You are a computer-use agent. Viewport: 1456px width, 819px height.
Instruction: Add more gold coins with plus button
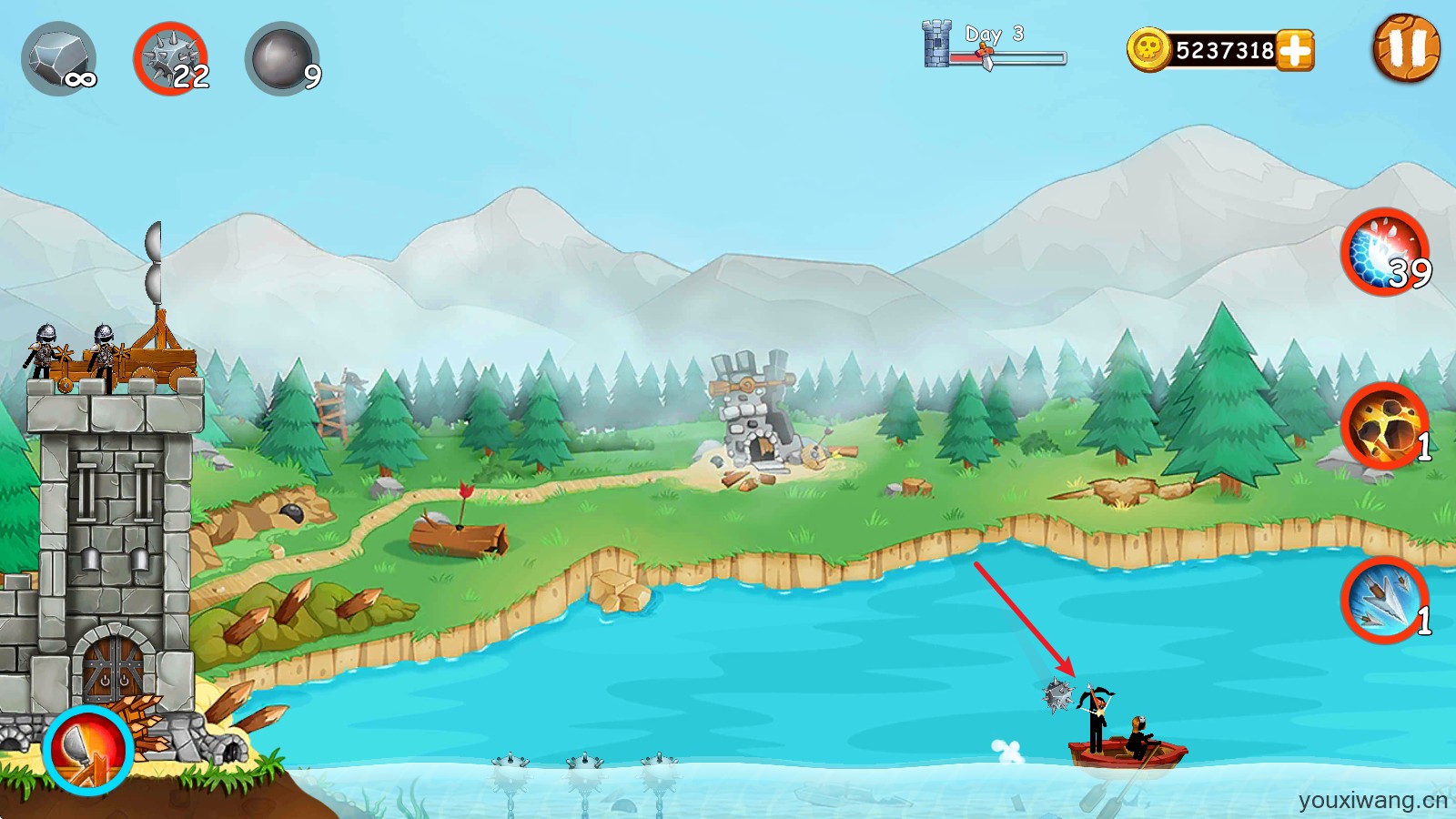(x=1295, y=50)
